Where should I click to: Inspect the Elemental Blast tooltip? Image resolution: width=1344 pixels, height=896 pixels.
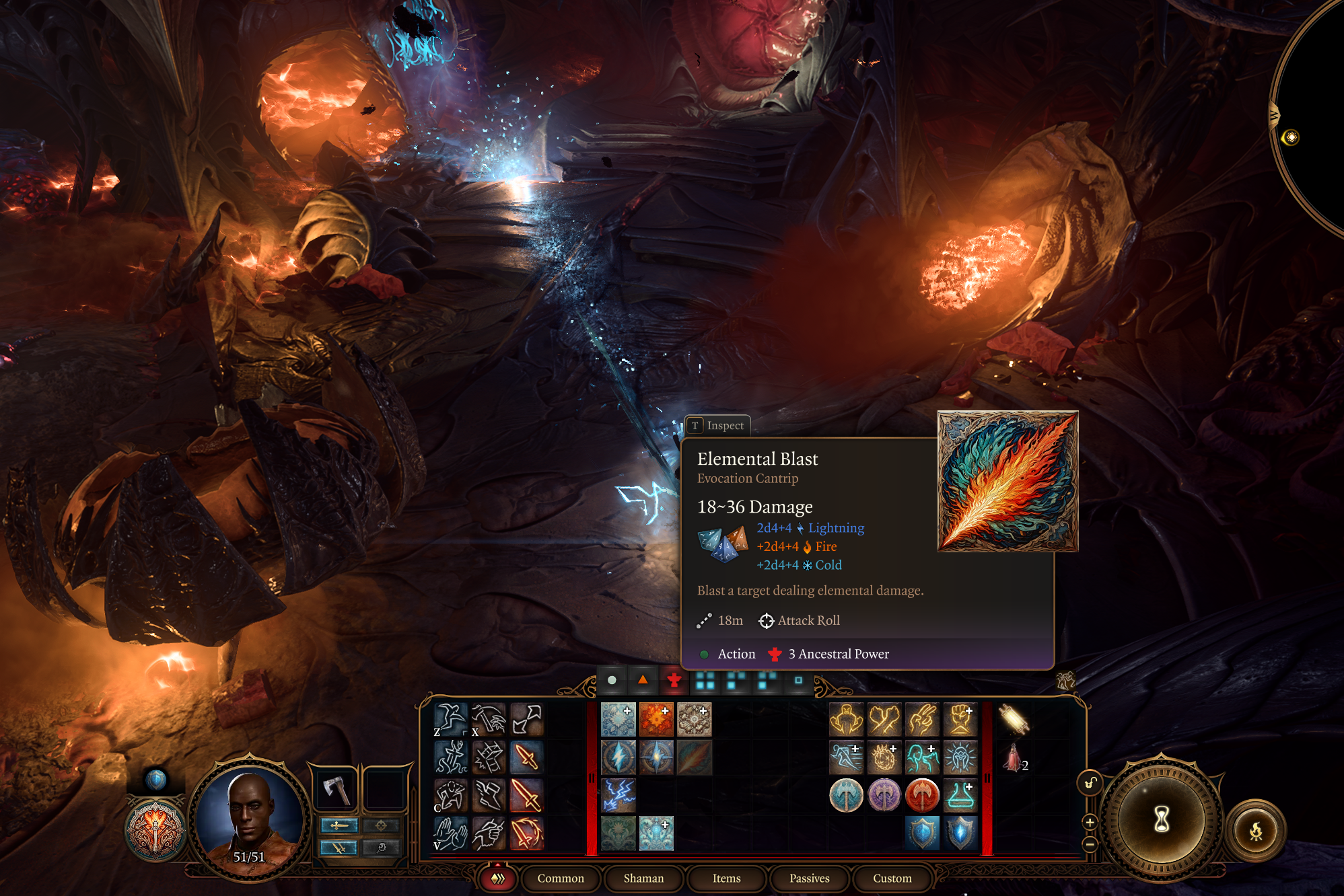pyautogui.click(x=717, y=426)
